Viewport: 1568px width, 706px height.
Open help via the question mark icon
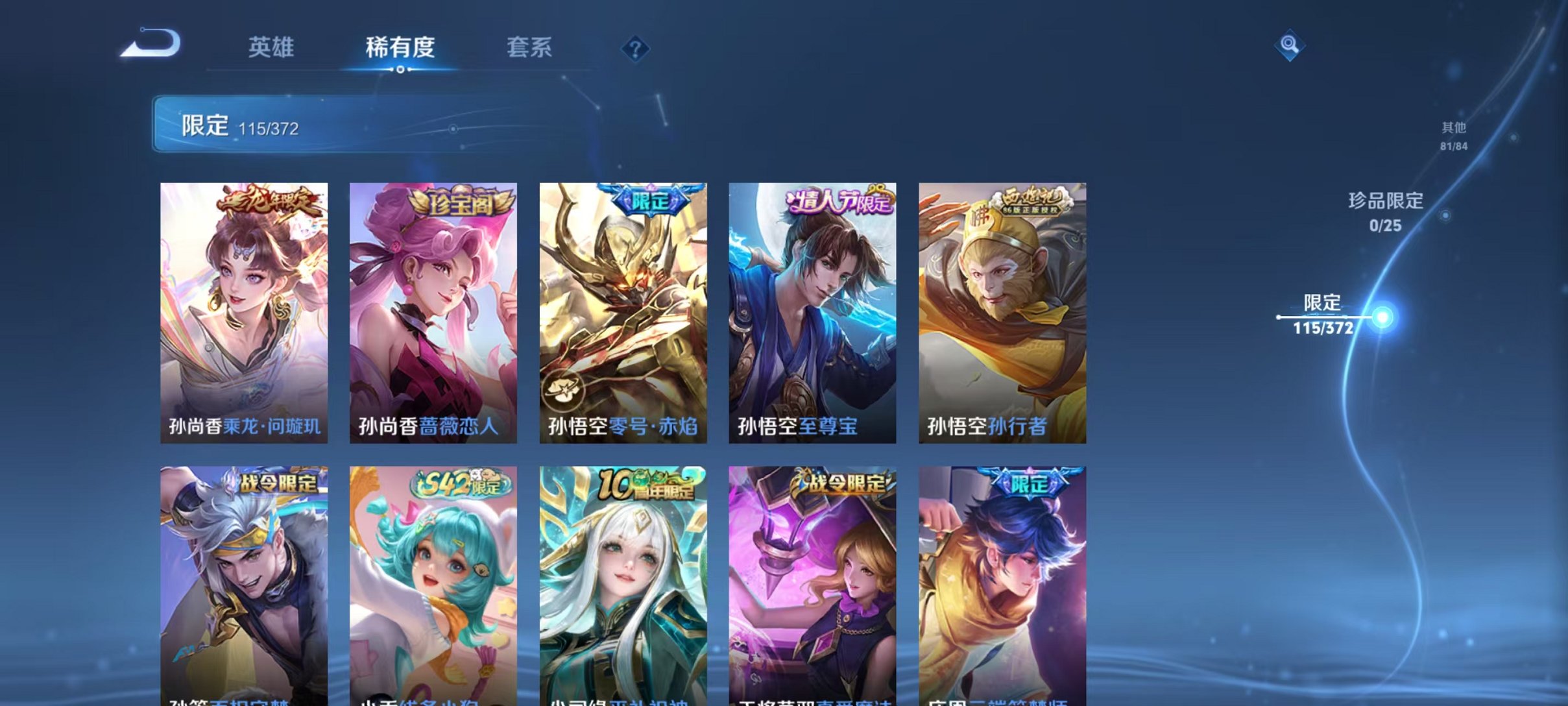(637, 49)
